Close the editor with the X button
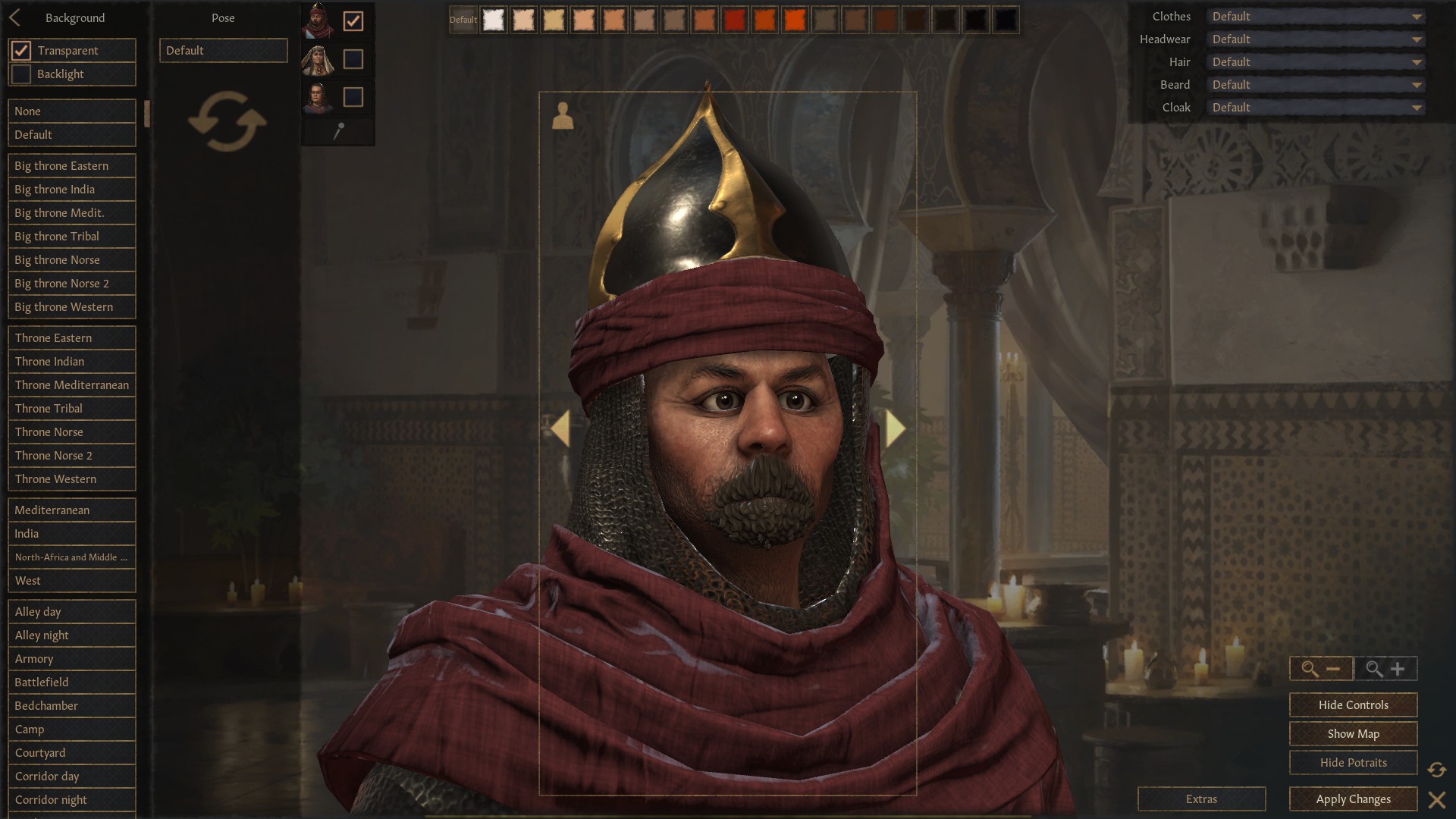 (1436, 800)
